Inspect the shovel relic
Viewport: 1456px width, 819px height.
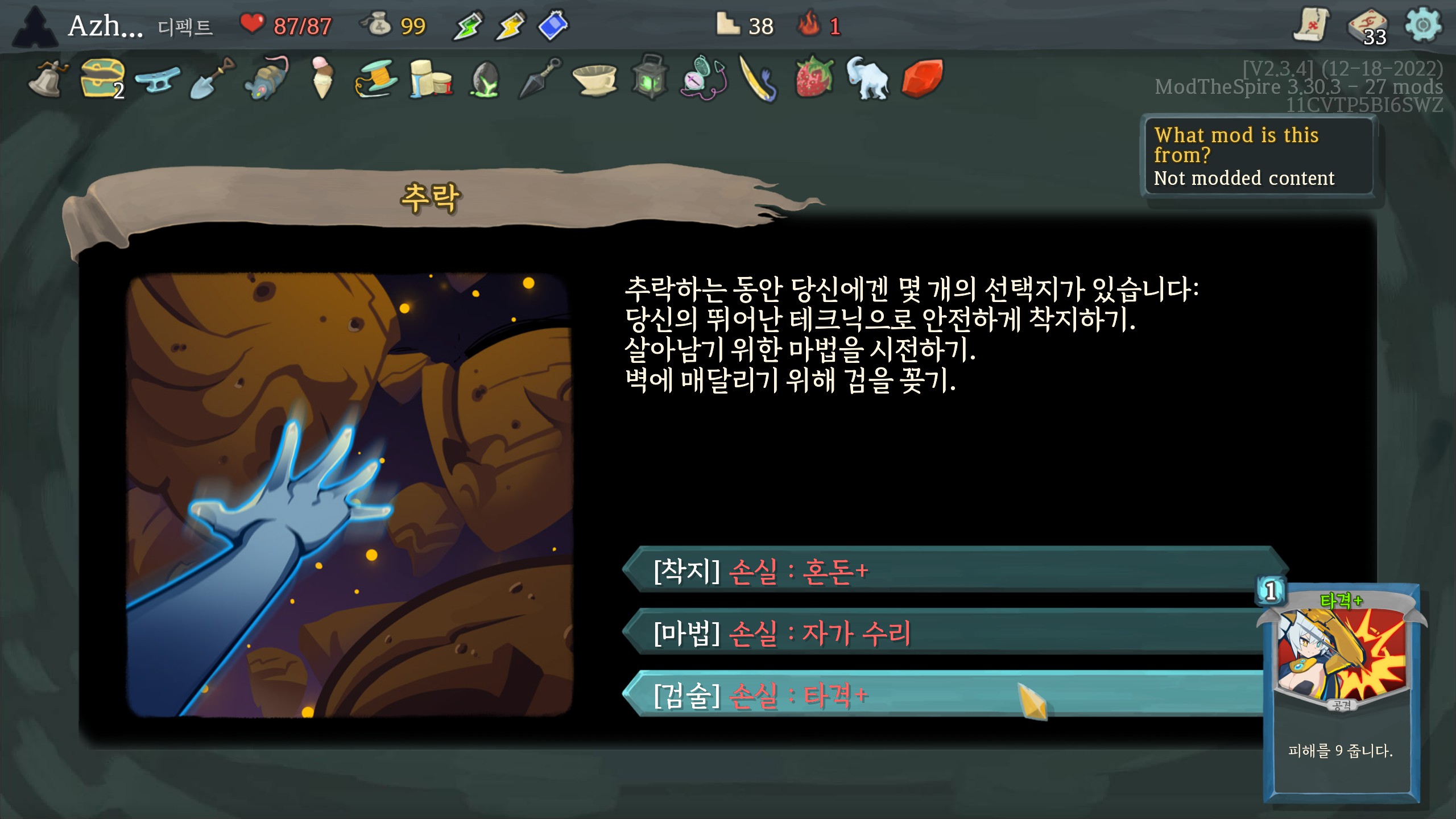point(212,79)
